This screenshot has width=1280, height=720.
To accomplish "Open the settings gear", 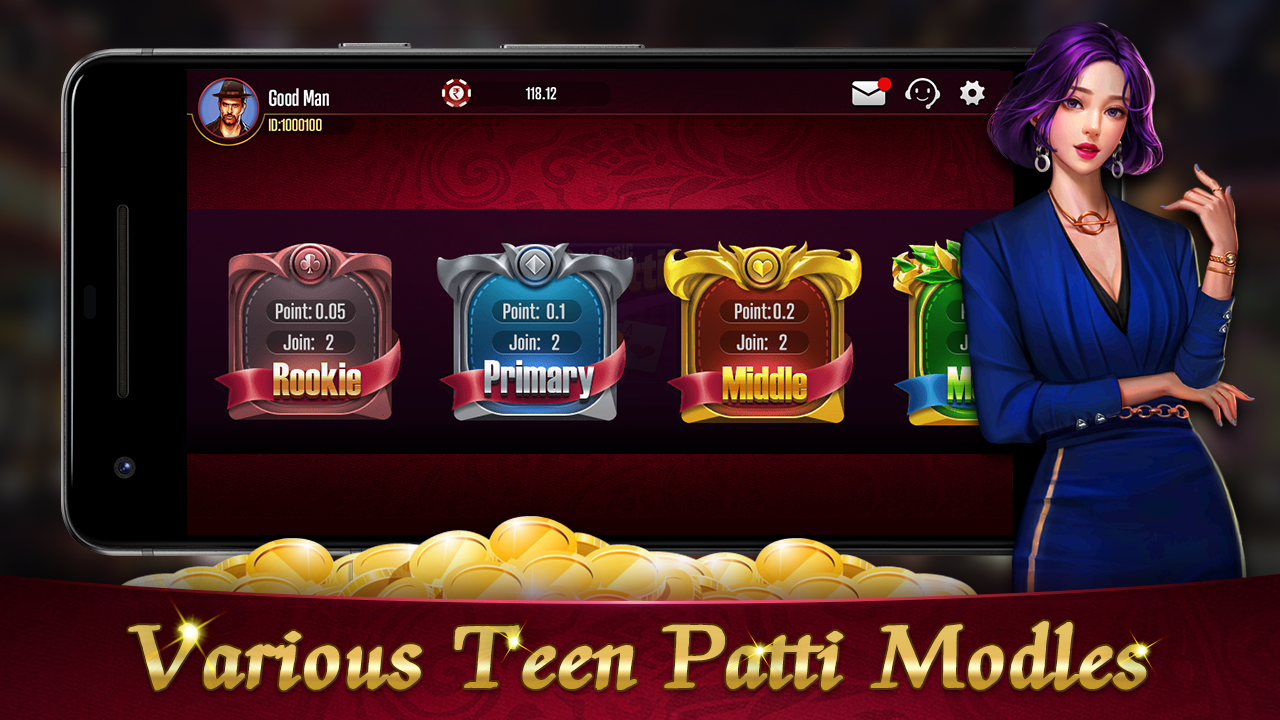I will click(969, 93).
